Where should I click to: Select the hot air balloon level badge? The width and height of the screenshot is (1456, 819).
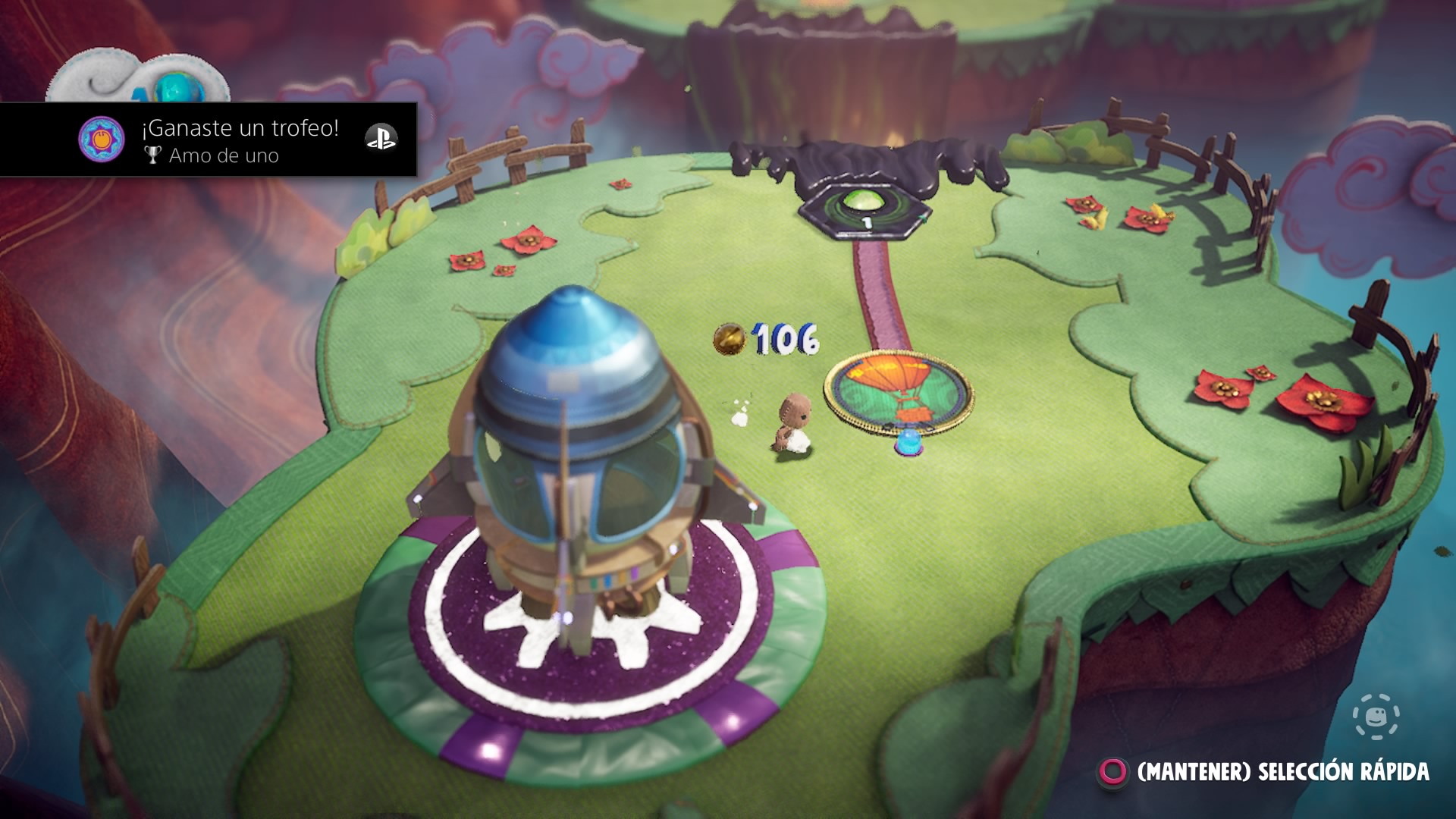(x=899, y=394)
